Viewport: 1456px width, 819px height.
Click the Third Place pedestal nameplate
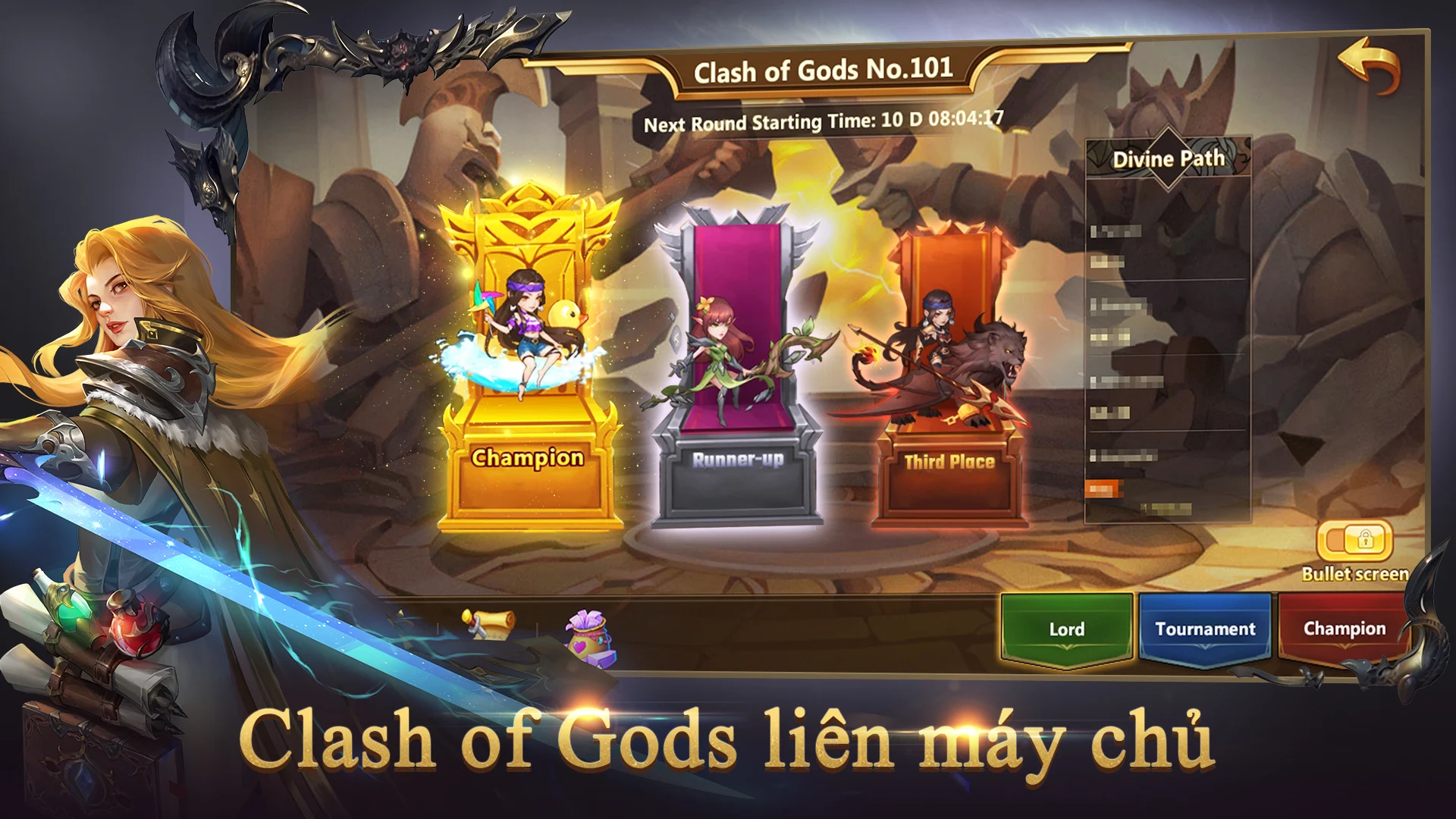949,460
